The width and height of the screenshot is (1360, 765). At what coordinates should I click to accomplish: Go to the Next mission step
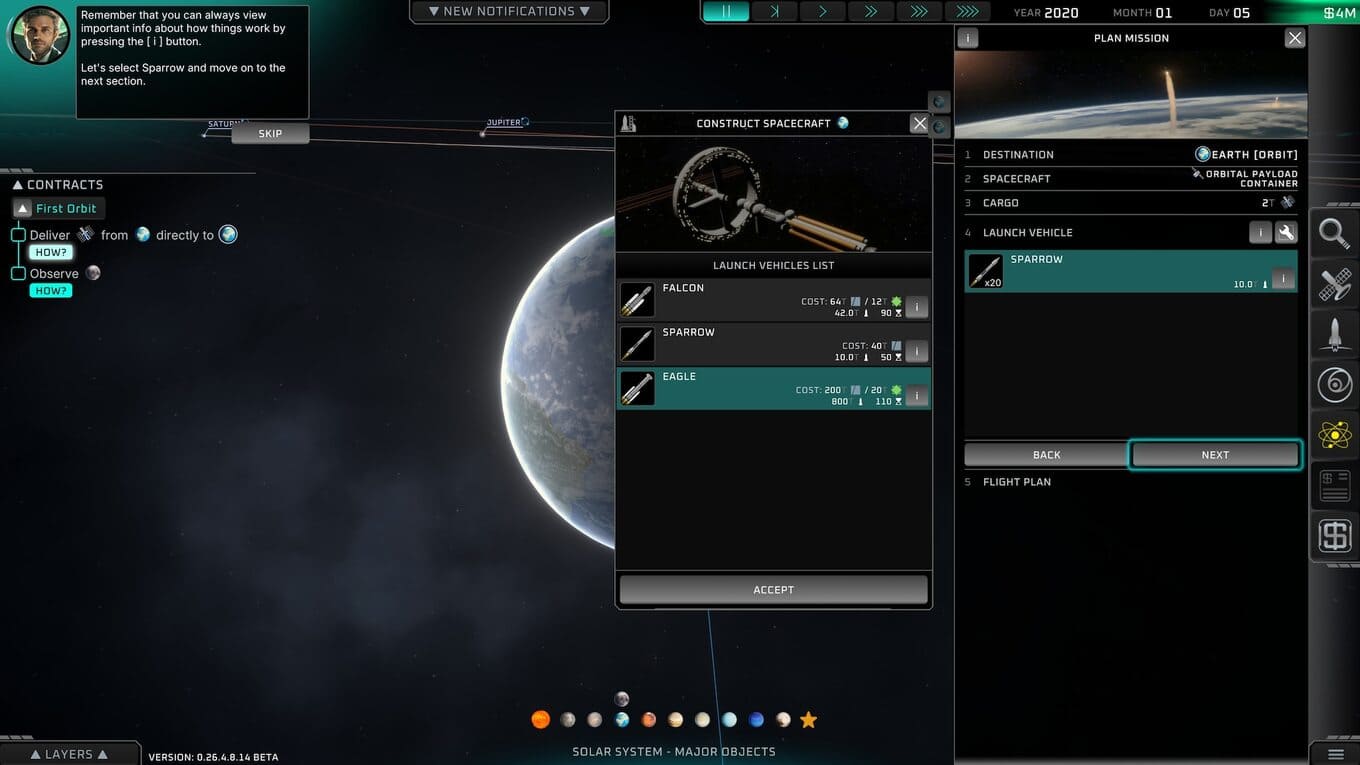tap(1215, 455)
